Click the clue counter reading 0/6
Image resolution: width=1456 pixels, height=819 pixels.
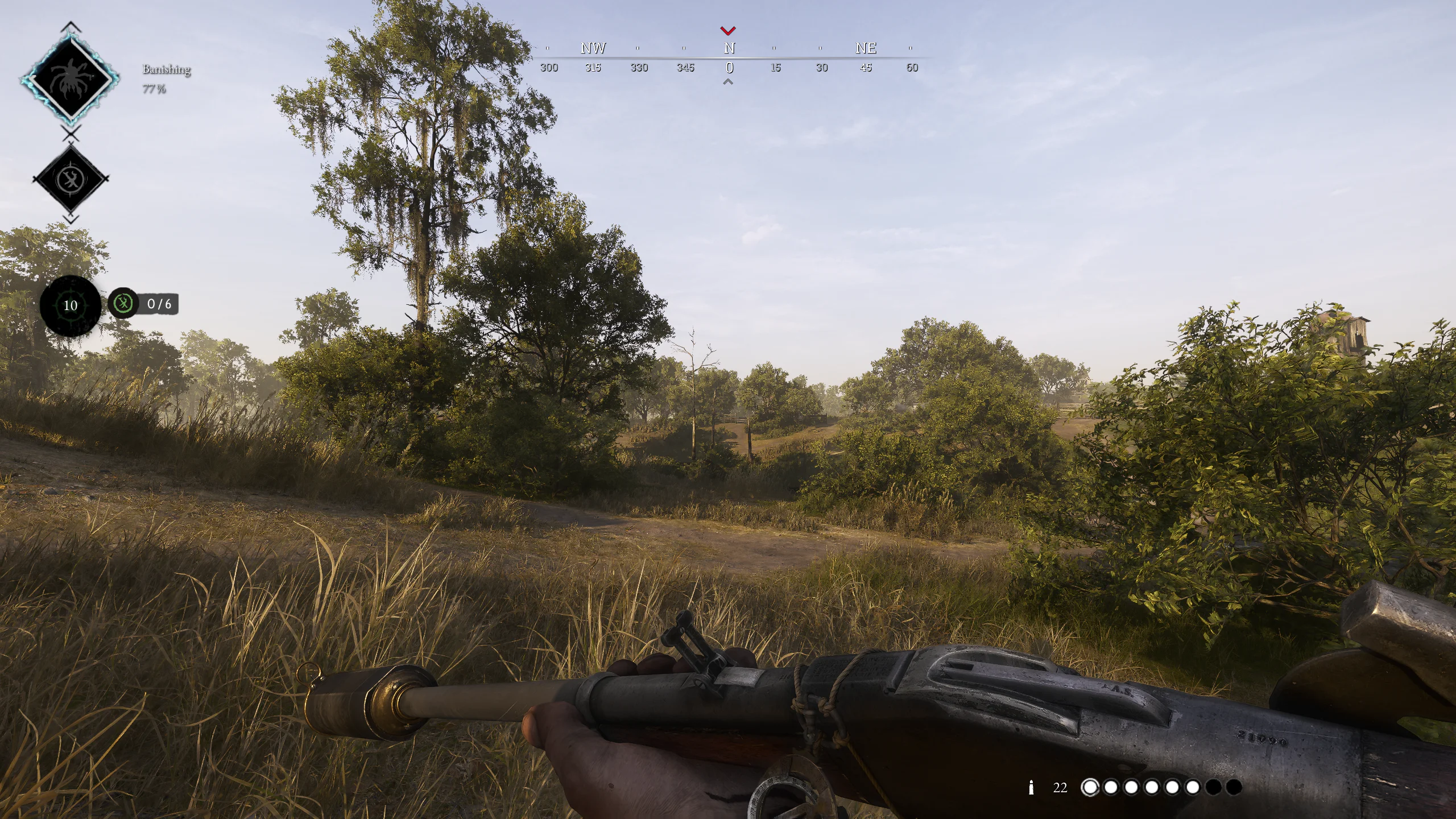[x=159, y=304]
